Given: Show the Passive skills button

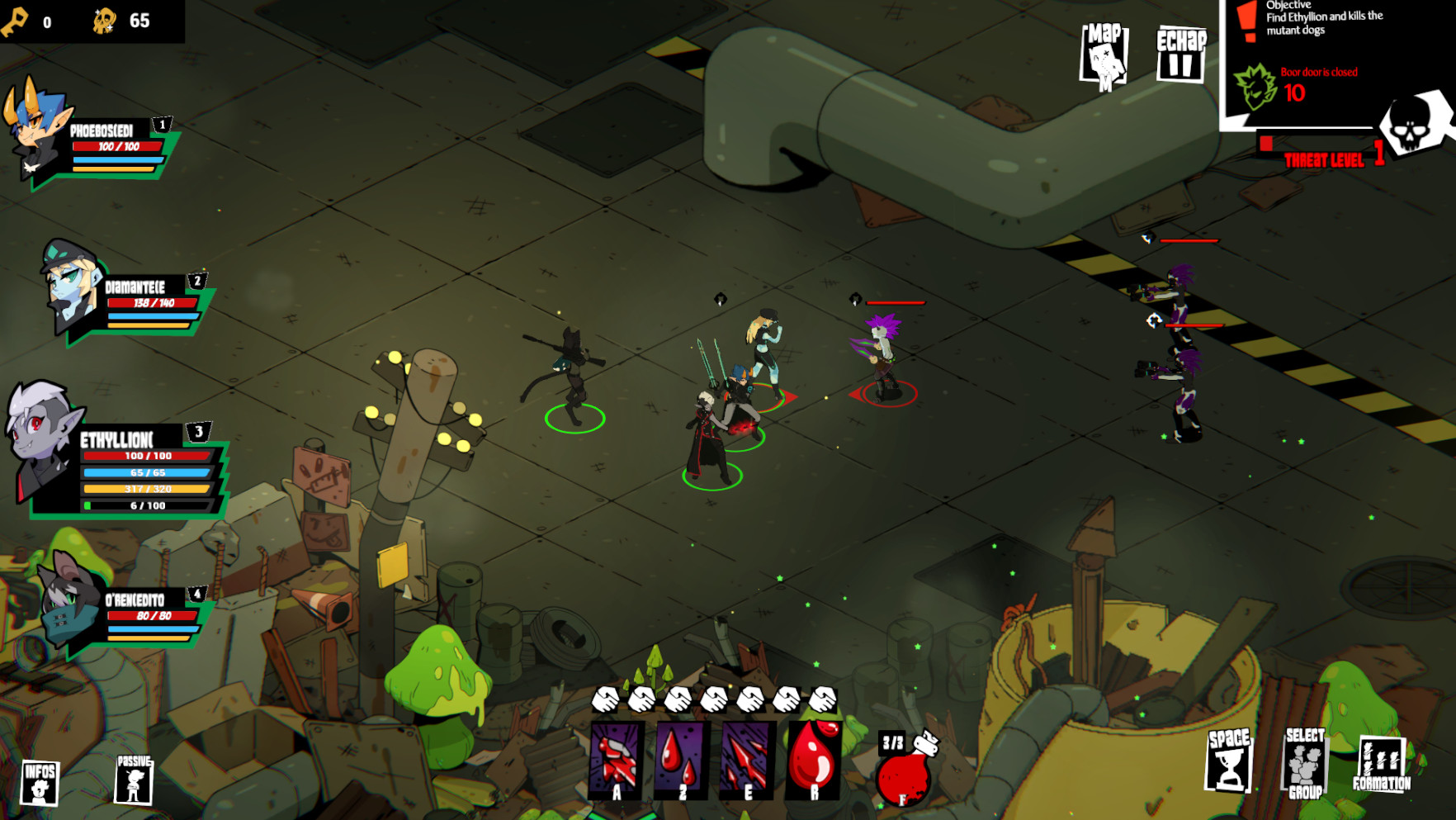Looking at the screenshot, I should click(x=134, y=779).
